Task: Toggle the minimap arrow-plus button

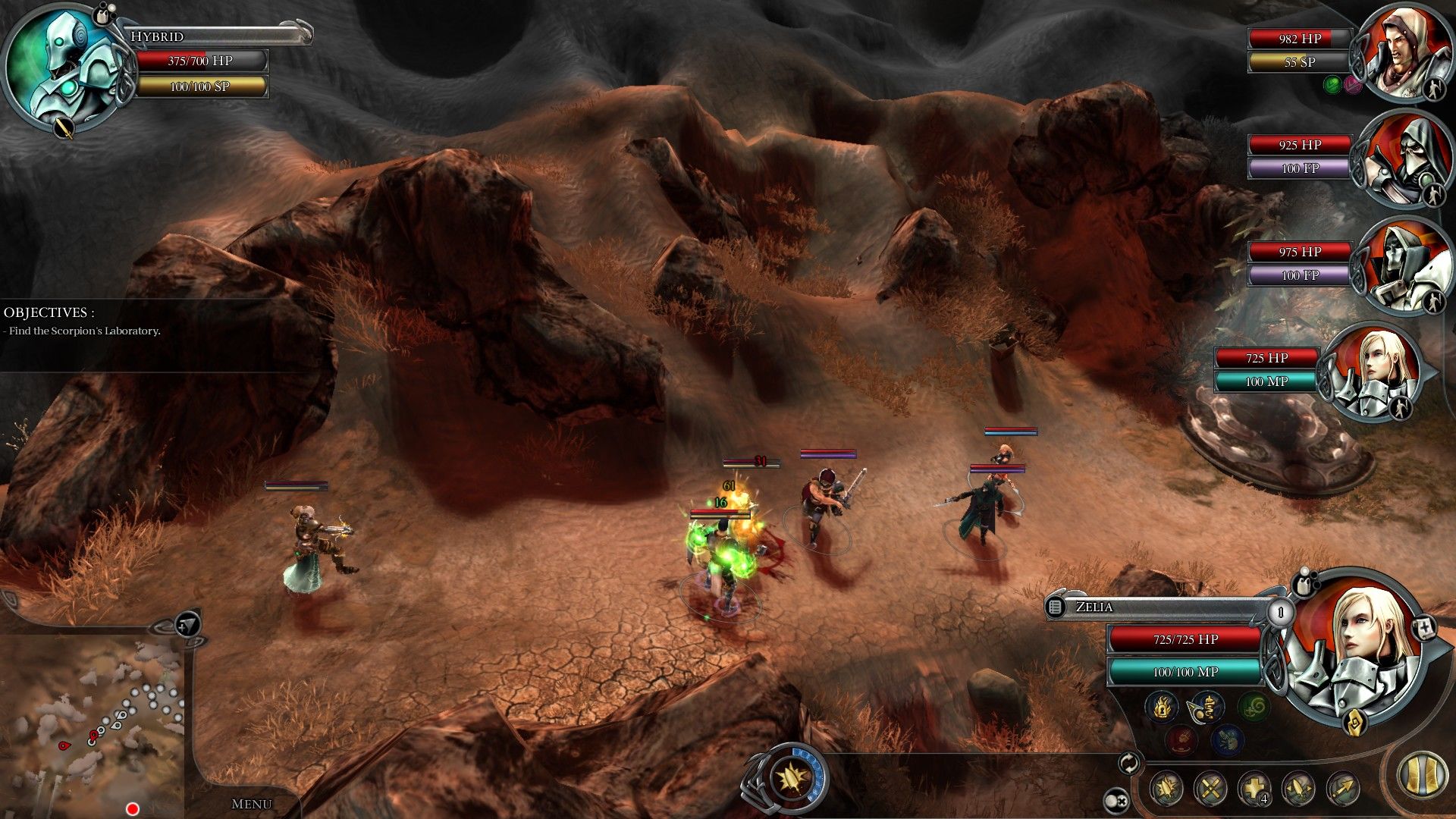Action: (187, 625)
